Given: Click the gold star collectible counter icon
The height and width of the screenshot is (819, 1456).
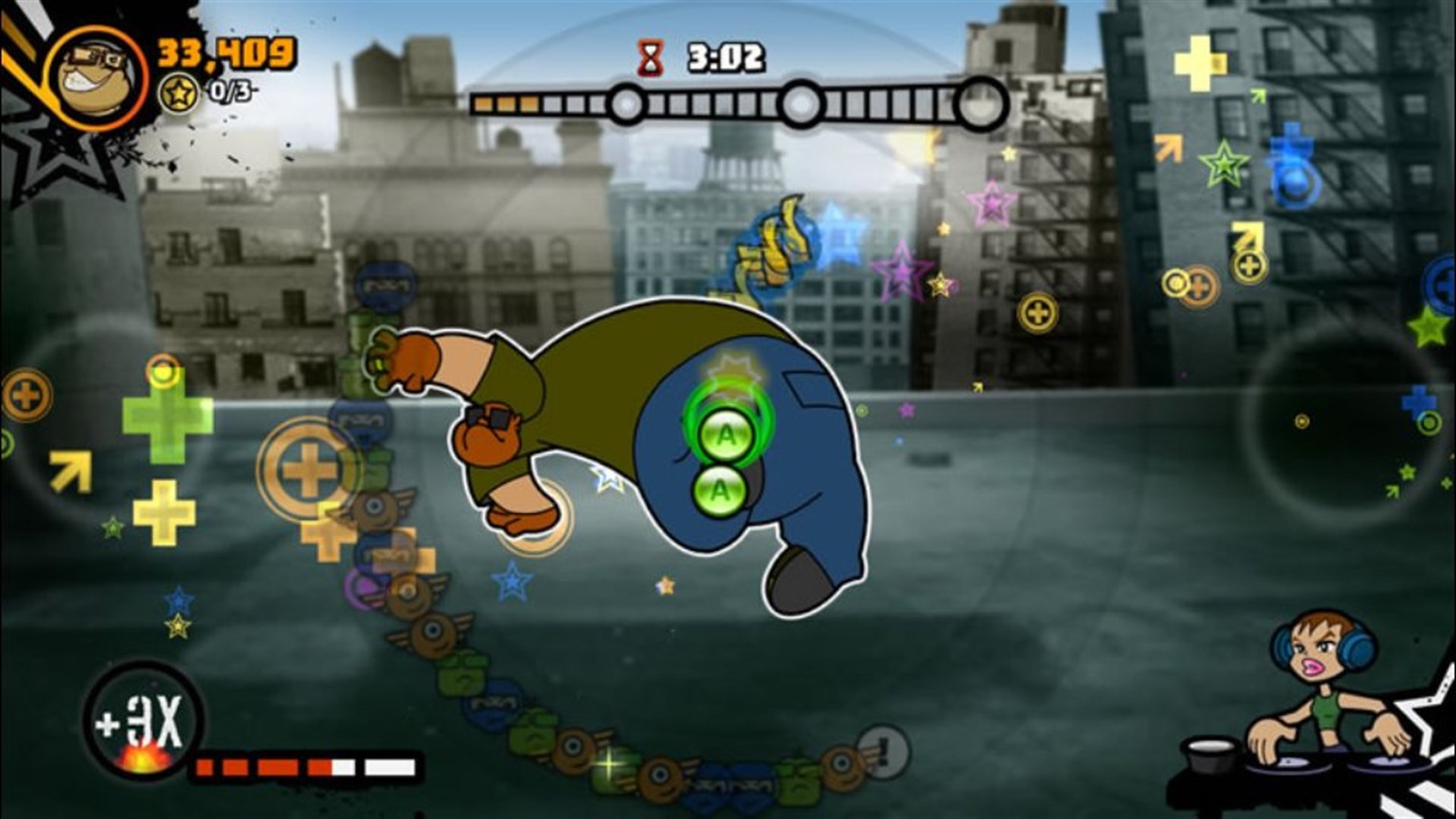Looking at the screenshot, I should [180, 92].
